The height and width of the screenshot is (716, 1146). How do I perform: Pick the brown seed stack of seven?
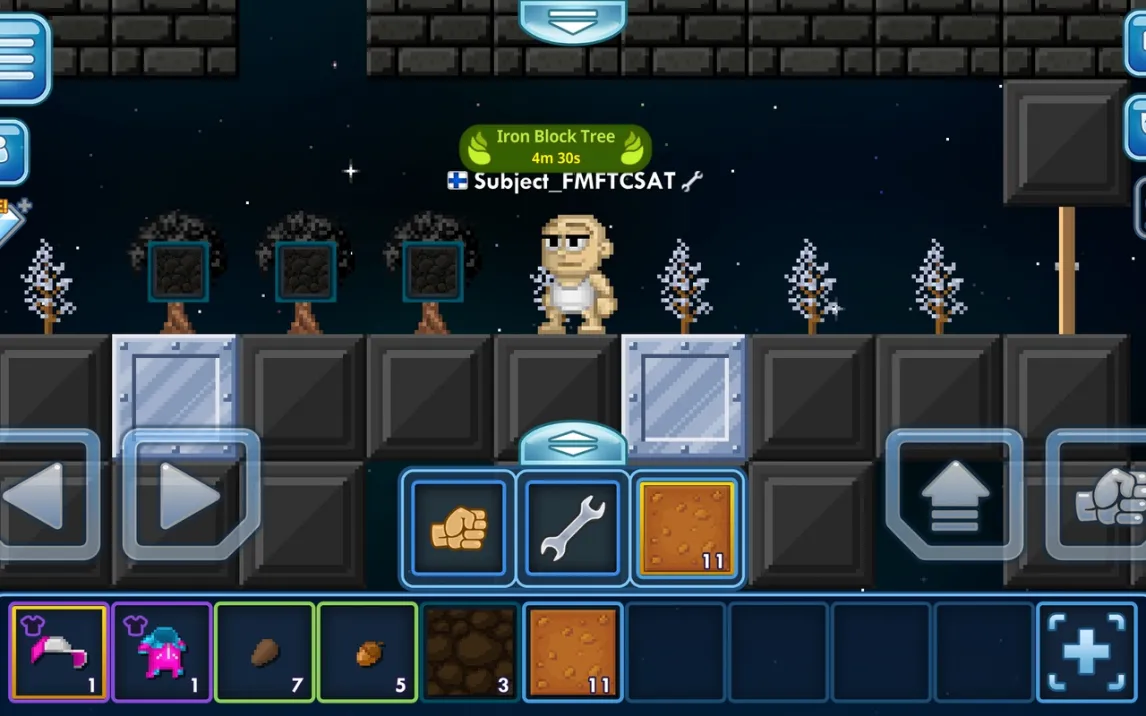tap(265, 652)
